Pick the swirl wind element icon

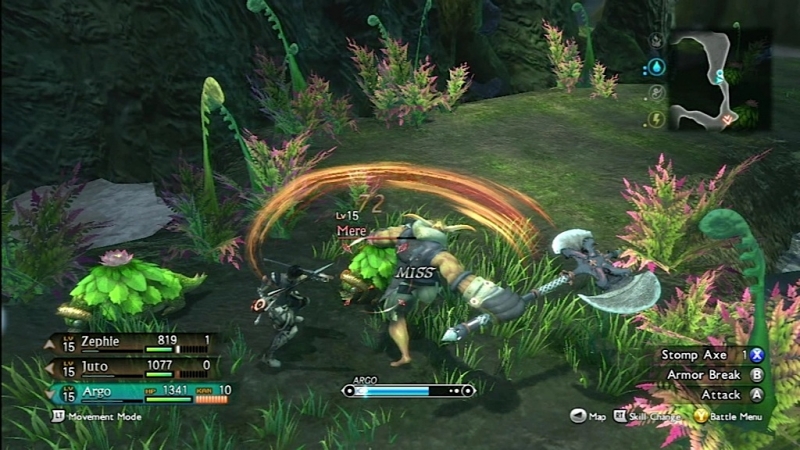click(x=656, y=93)
